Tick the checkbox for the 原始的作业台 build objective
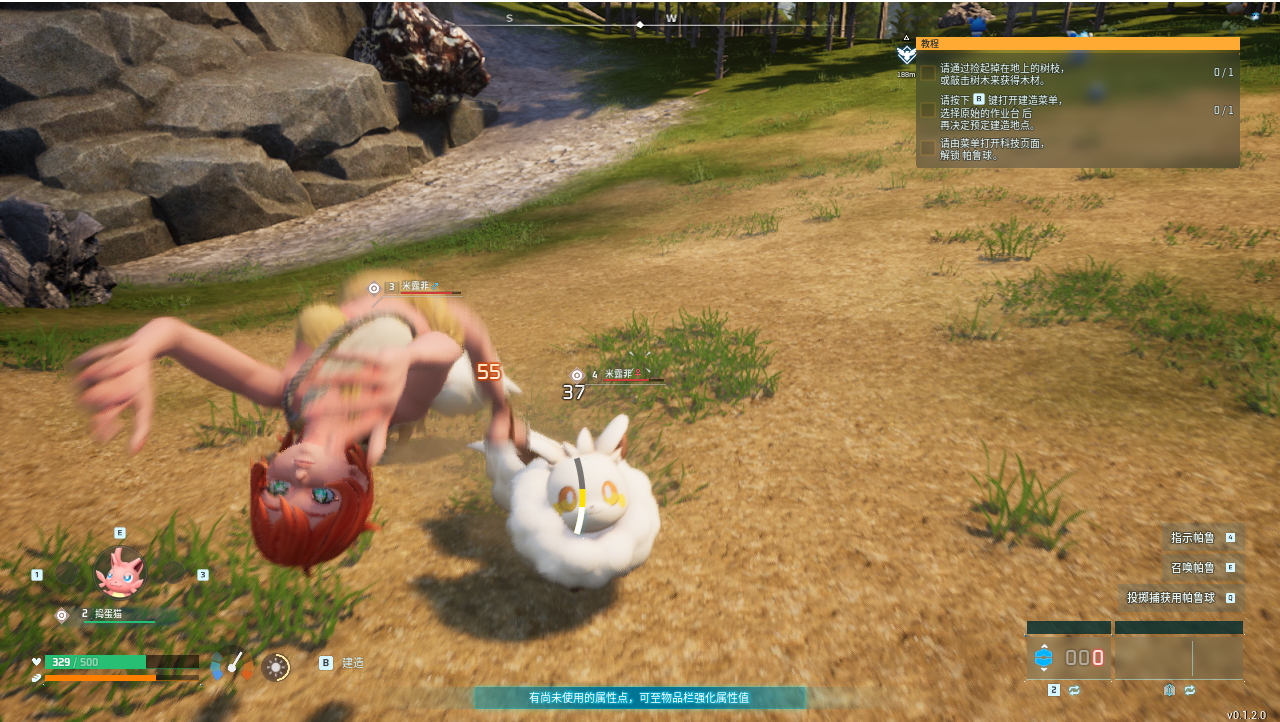Image resolution: width=1280 pixels, height=722 pixels. (928, 110)
